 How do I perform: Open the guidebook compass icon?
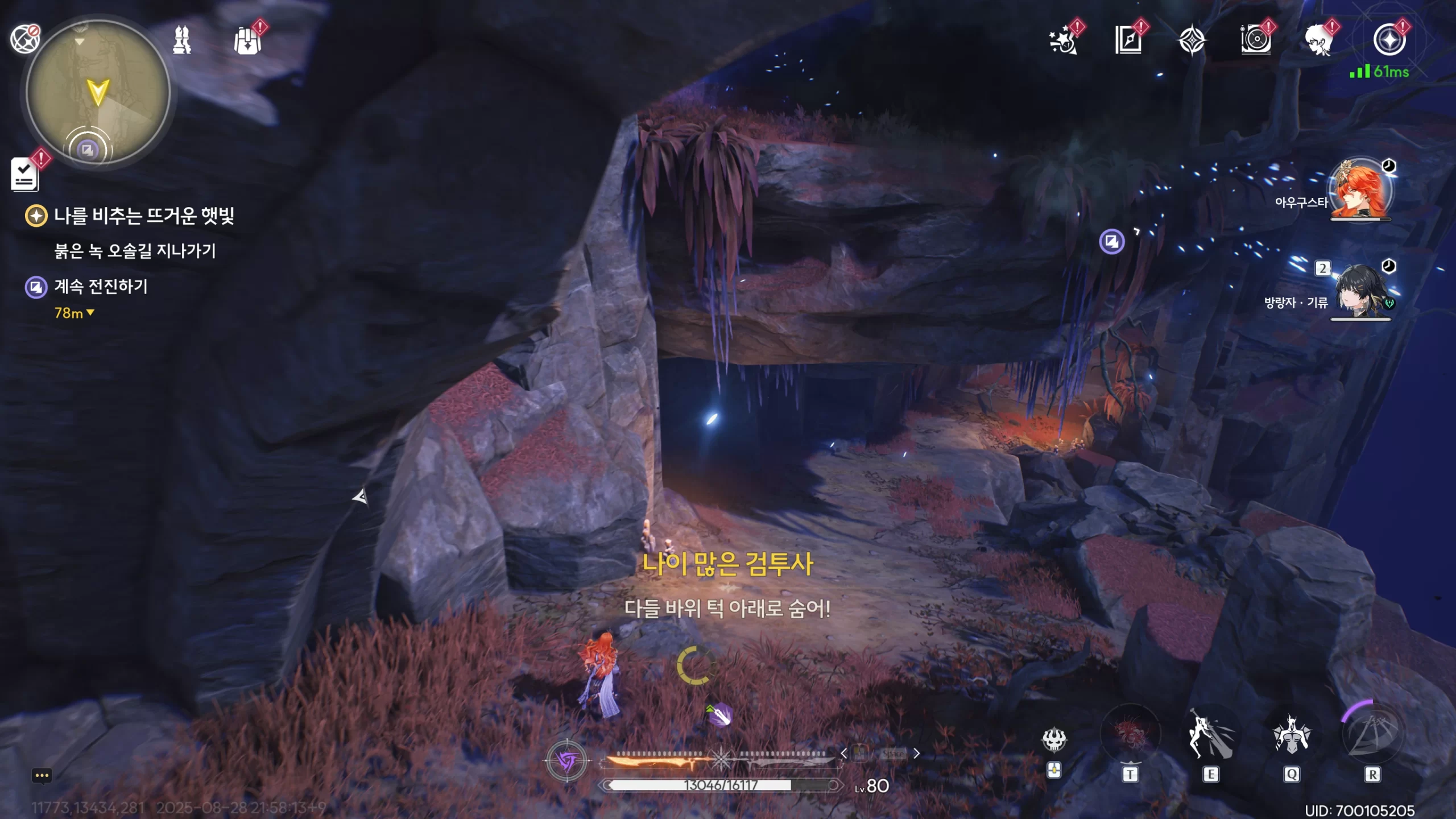click(1128, 41)
